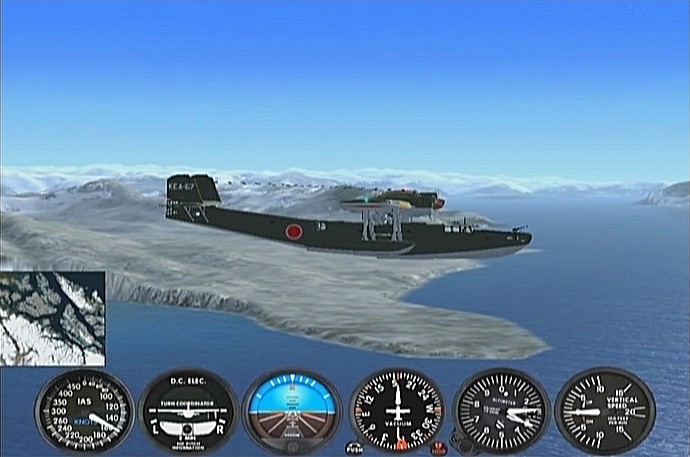Open the terrain map inset
The height and width of the screenshot is (457, 690).
[52, 318]
